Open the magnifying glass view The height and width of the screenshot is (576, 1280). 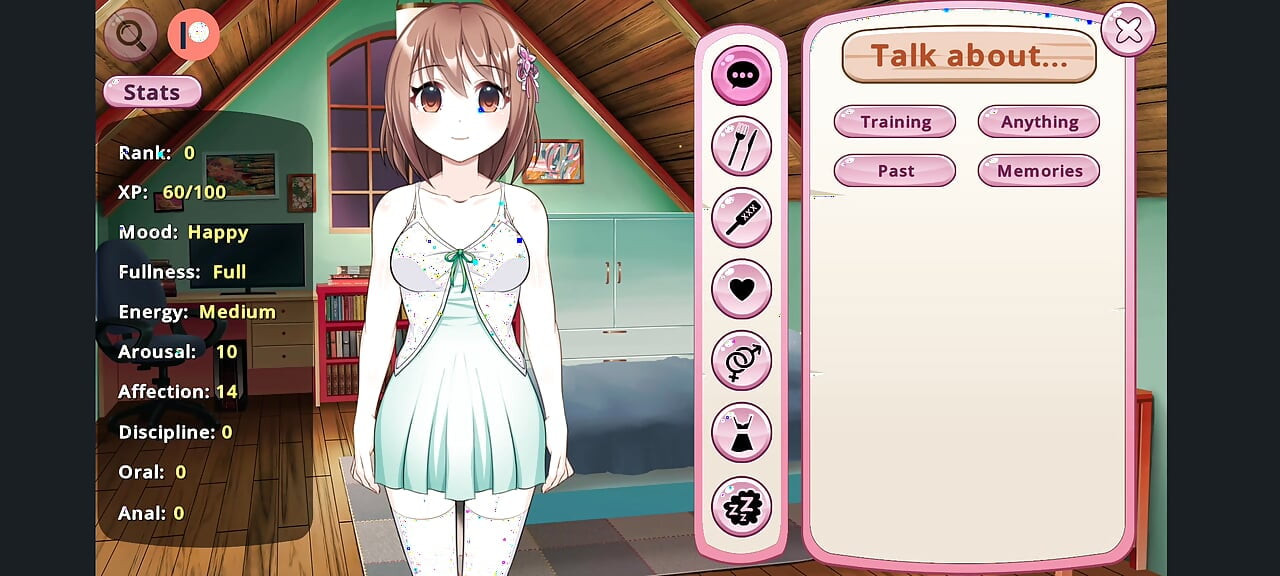point(130,35)
